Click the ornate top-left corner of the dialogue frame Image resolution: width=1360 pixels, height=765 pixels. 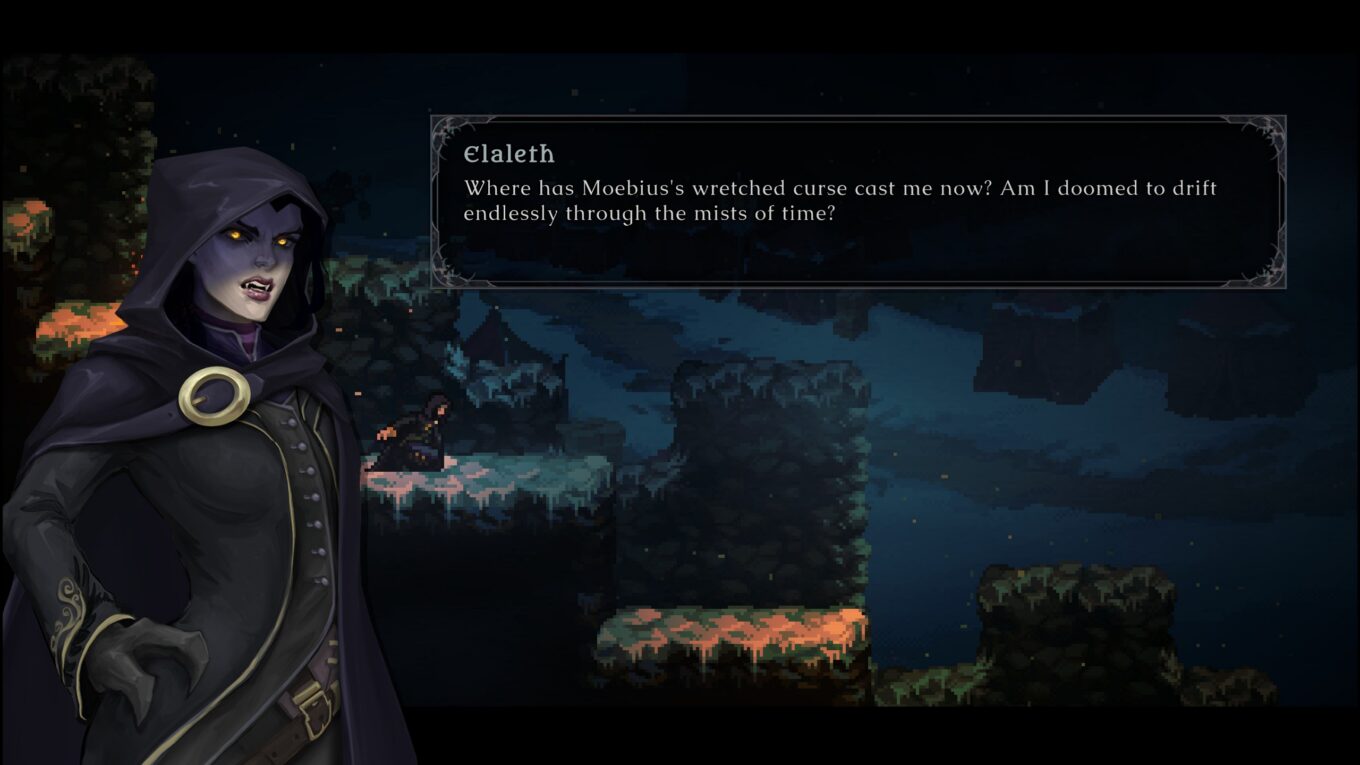pos(445,130)
